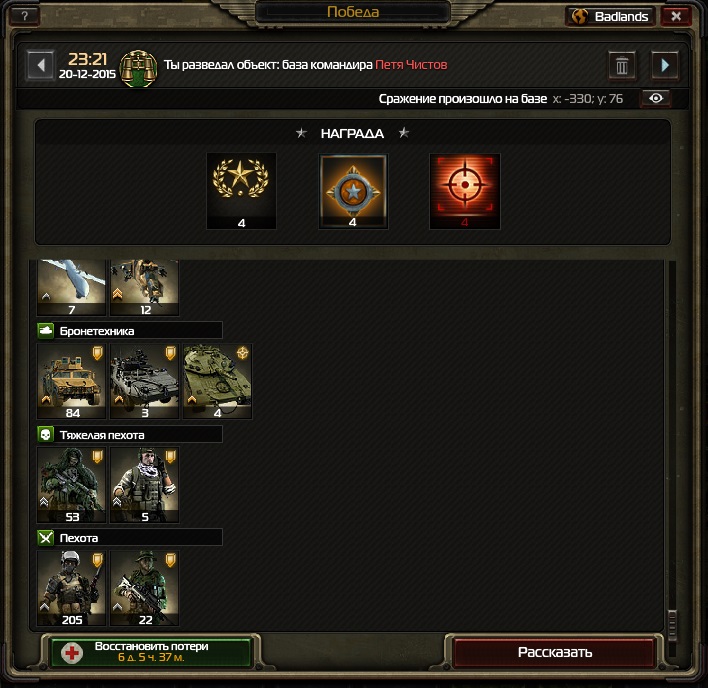708x688 pixels.
Task: Open the help question mark button
Action: pos(23,16)
